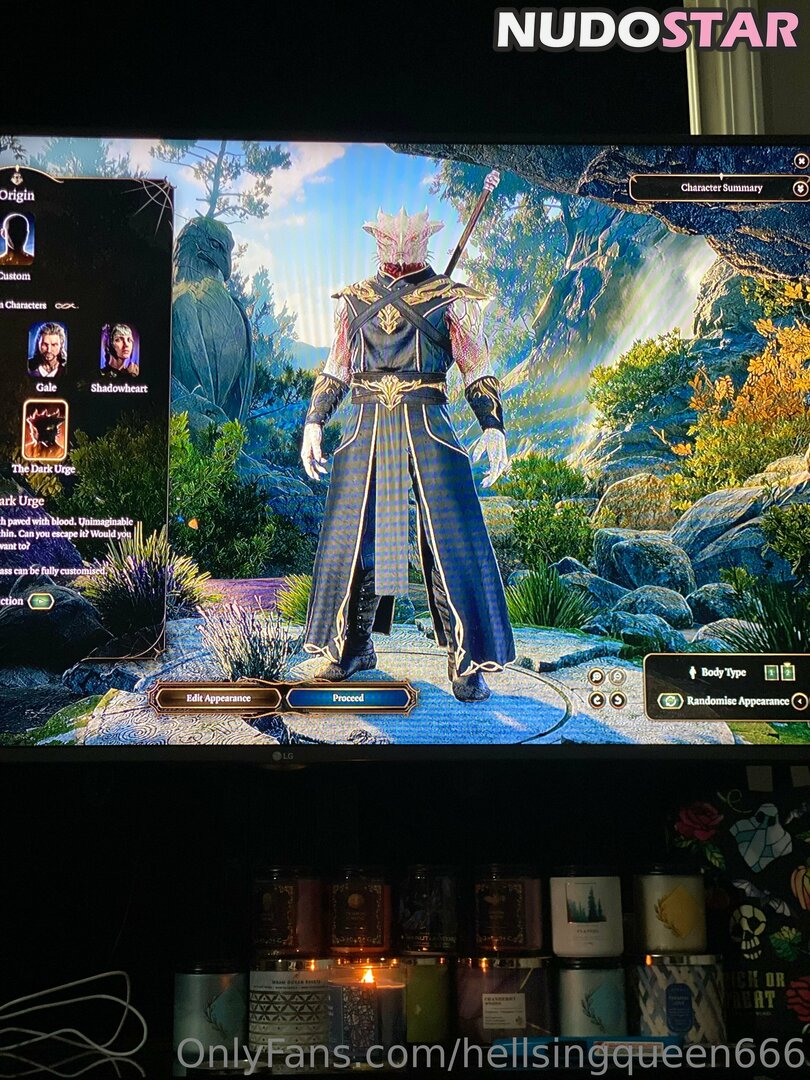
Task: Rotate character with the counterclockwise arrow icon
Action: coord(596,699)
